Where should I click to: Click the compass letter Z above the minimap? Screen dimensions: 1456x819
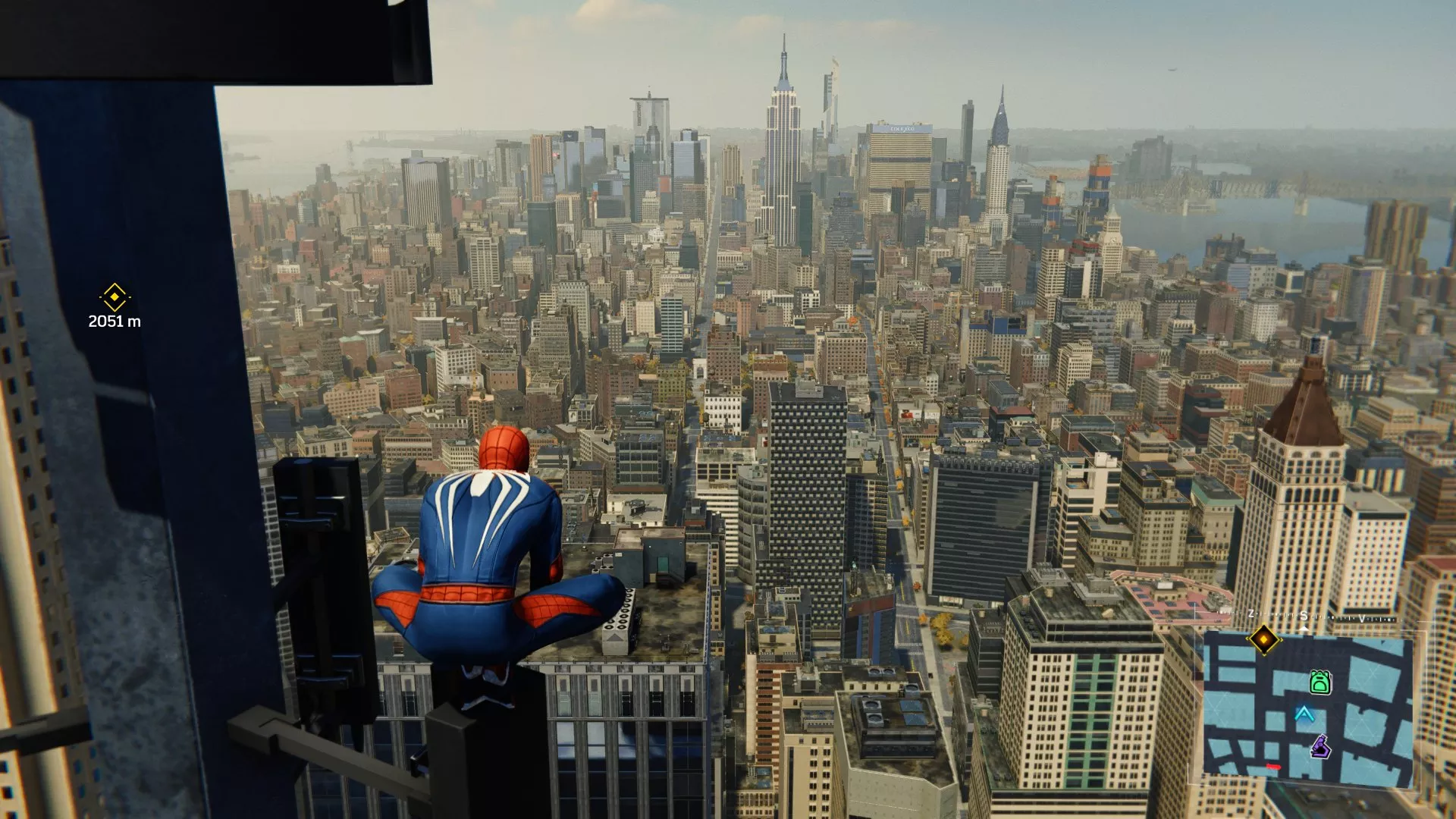(1250, 613)
